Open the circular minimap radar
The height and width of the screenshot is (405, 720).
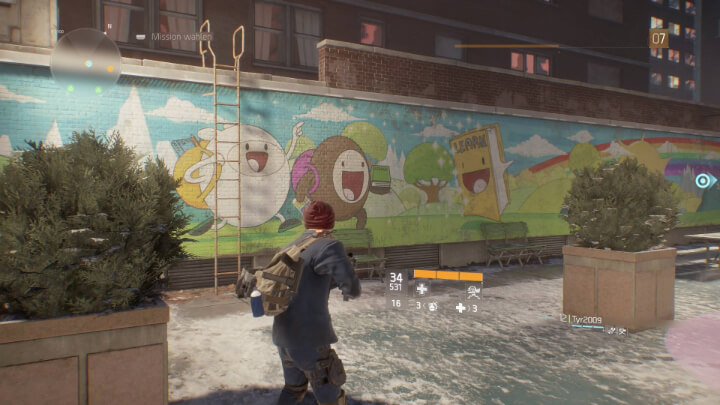85,58
